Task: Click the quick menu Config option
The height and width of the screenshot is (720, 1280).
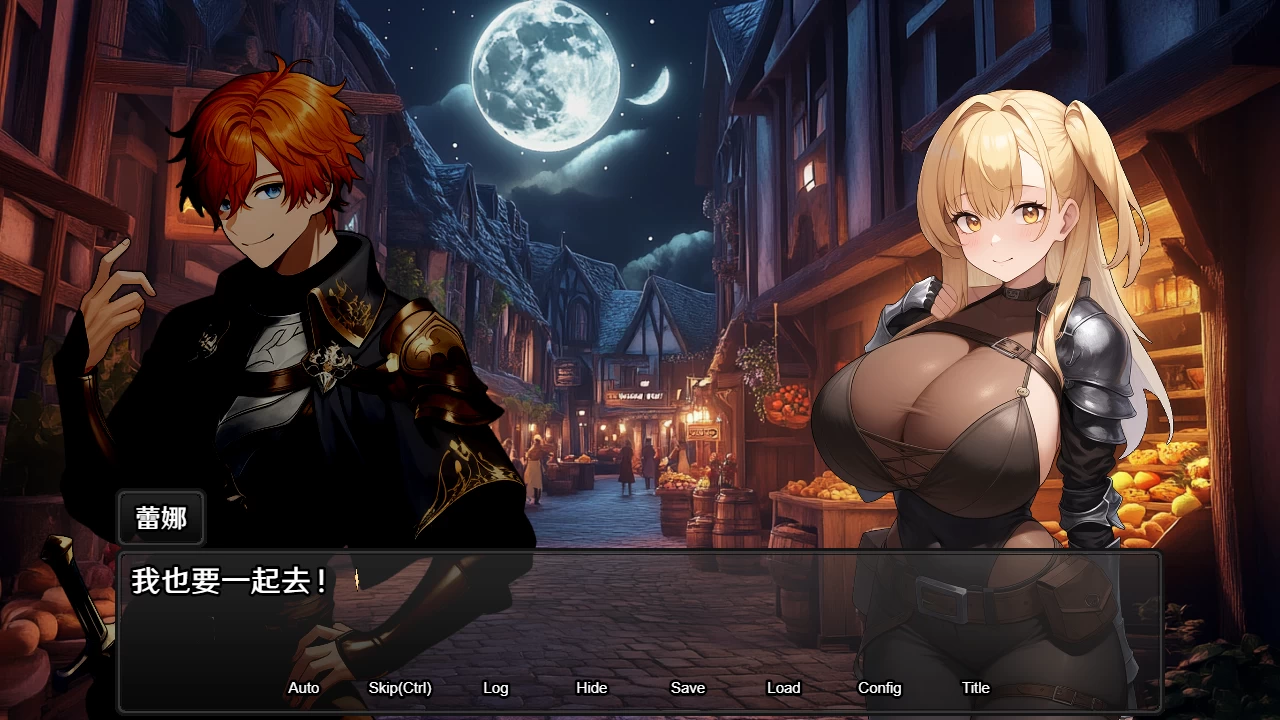Action: (879, 688)
